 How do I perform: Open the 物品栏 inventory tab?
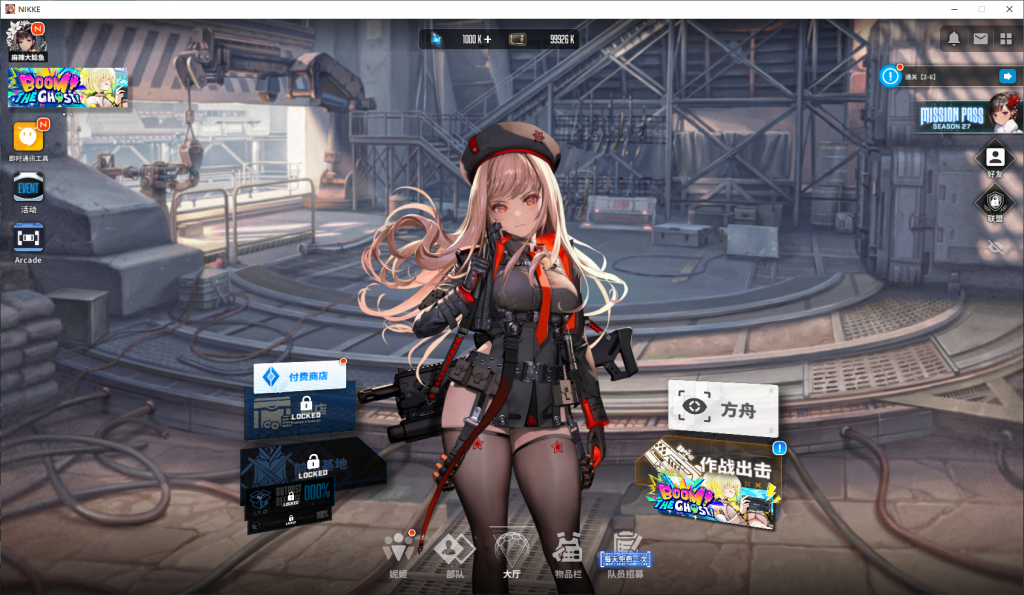click(x=568, y=551)
